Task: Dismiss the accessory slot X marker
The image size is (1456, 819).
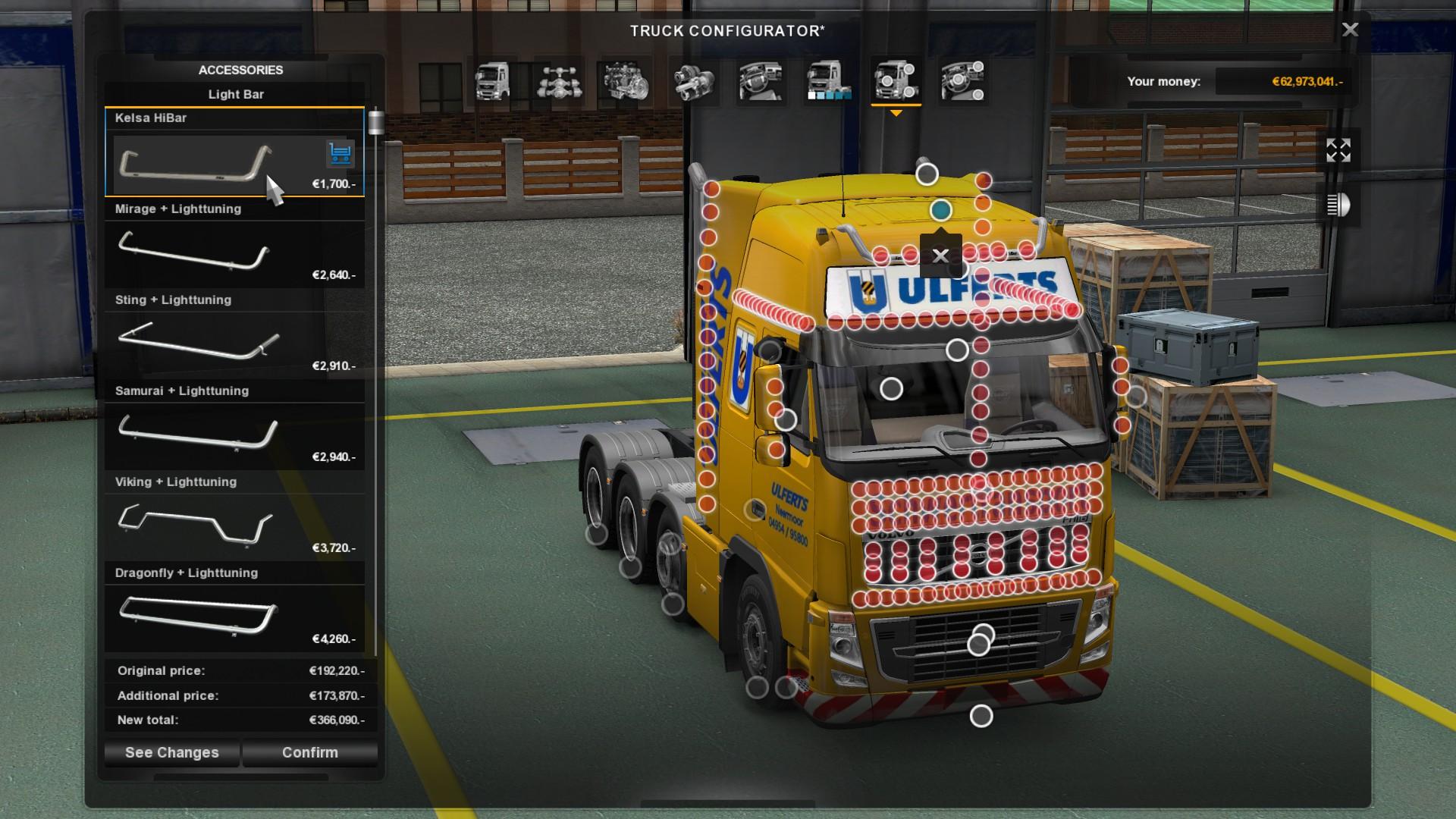Action: pos(940,256)
